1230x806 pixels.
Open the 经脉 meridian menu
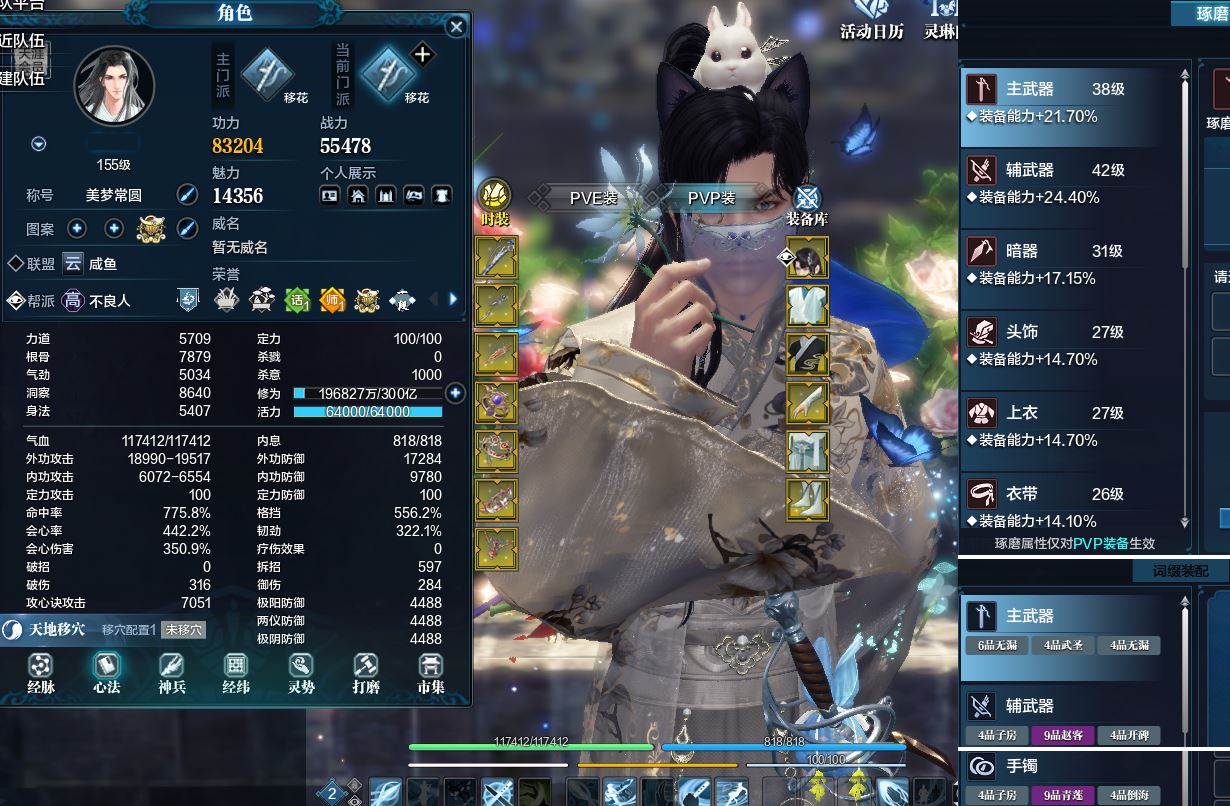tap(41, 673)
